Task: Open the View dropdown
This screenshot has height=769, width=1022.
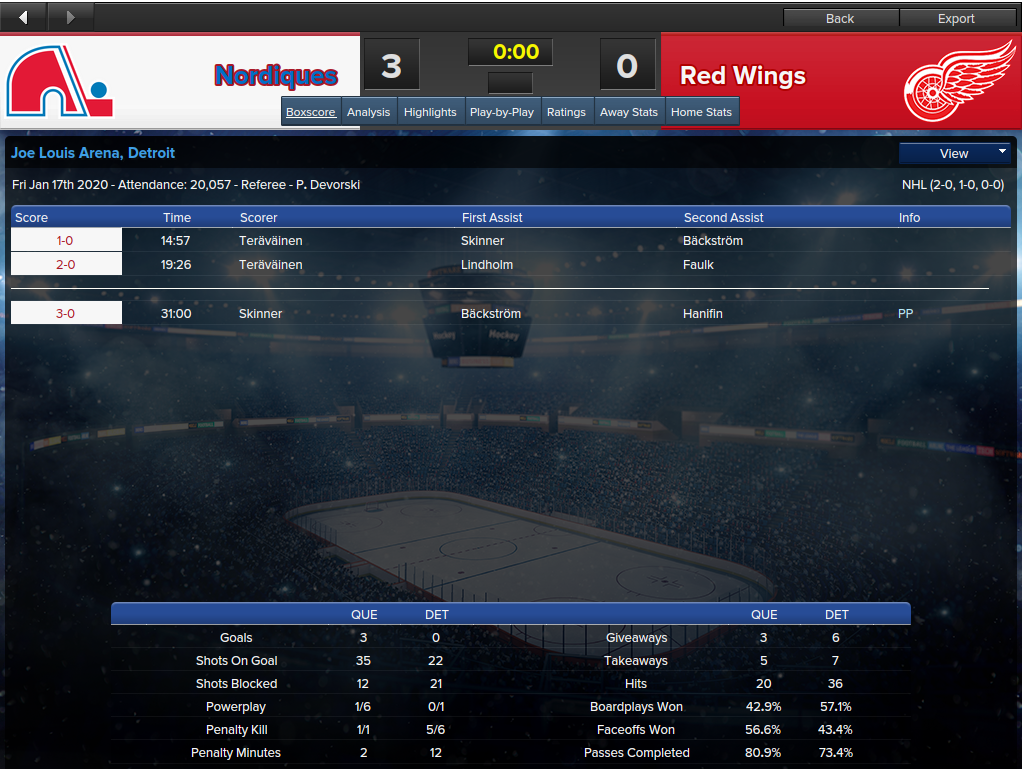Action: click(x=954, y=153)
